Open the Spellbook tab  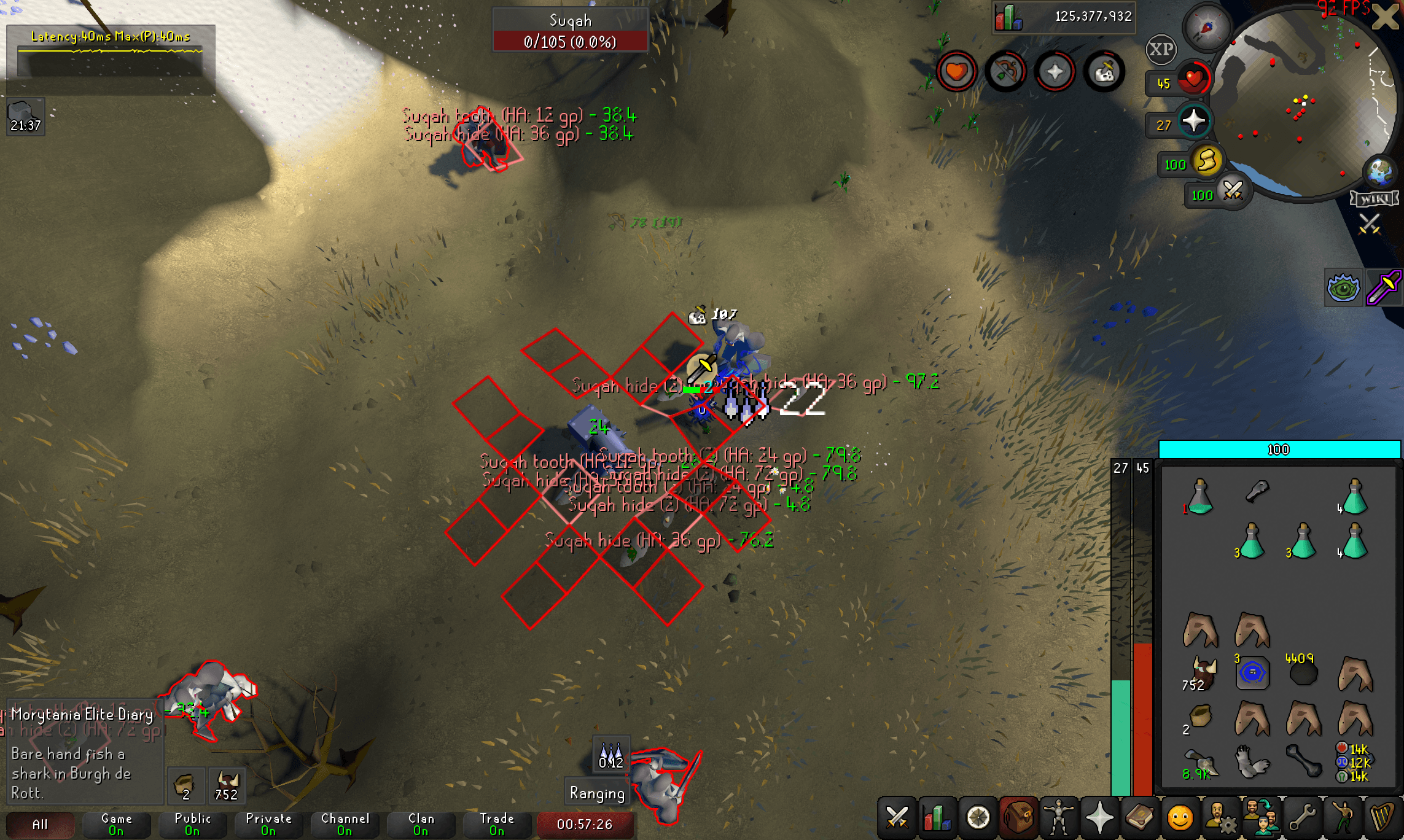pos(1140,818)
